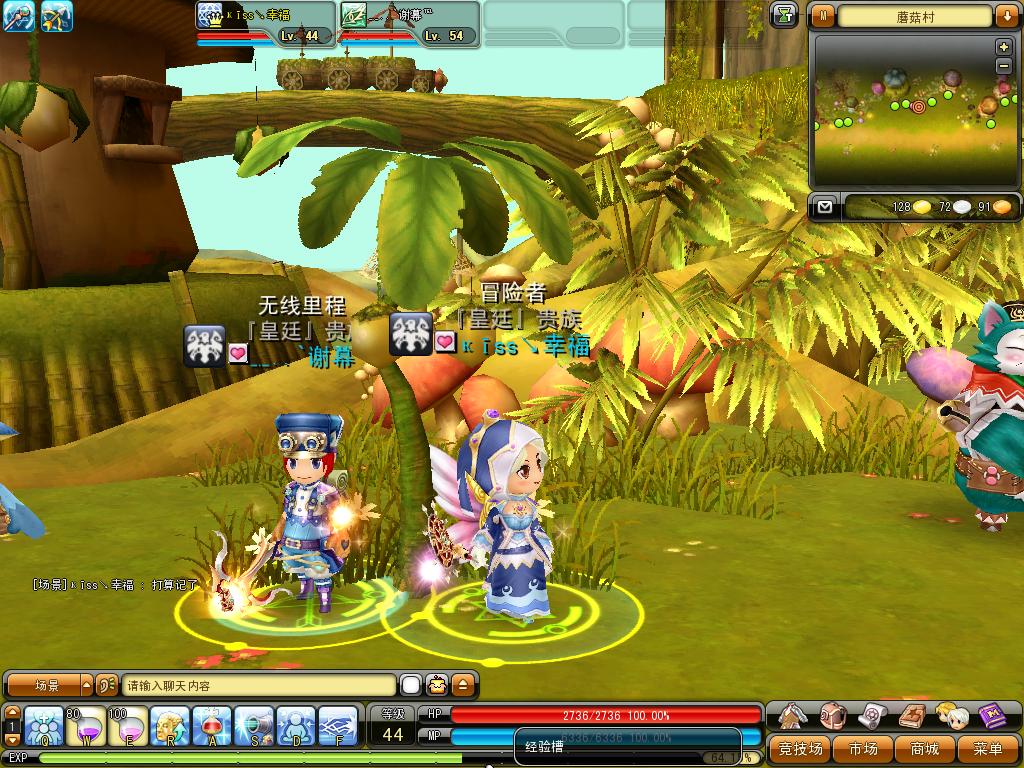This screenshot has height=768, width=1024.
Task: Click the orange M map button
Action: pyautogui.click(x=823, y=16)
